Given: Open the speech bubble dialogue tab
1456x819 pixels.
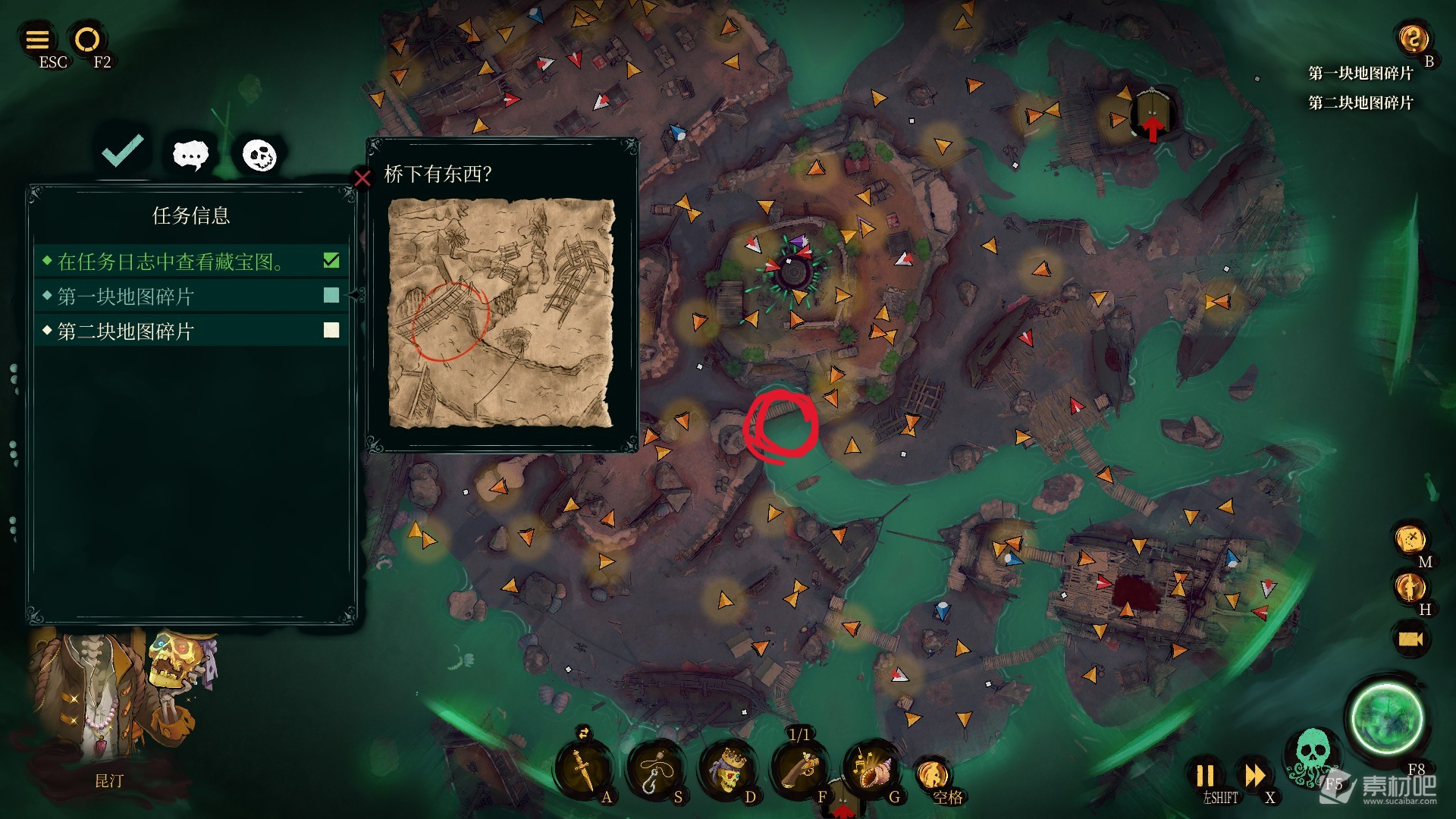Looking at the screenshot, I should [190, 155].
